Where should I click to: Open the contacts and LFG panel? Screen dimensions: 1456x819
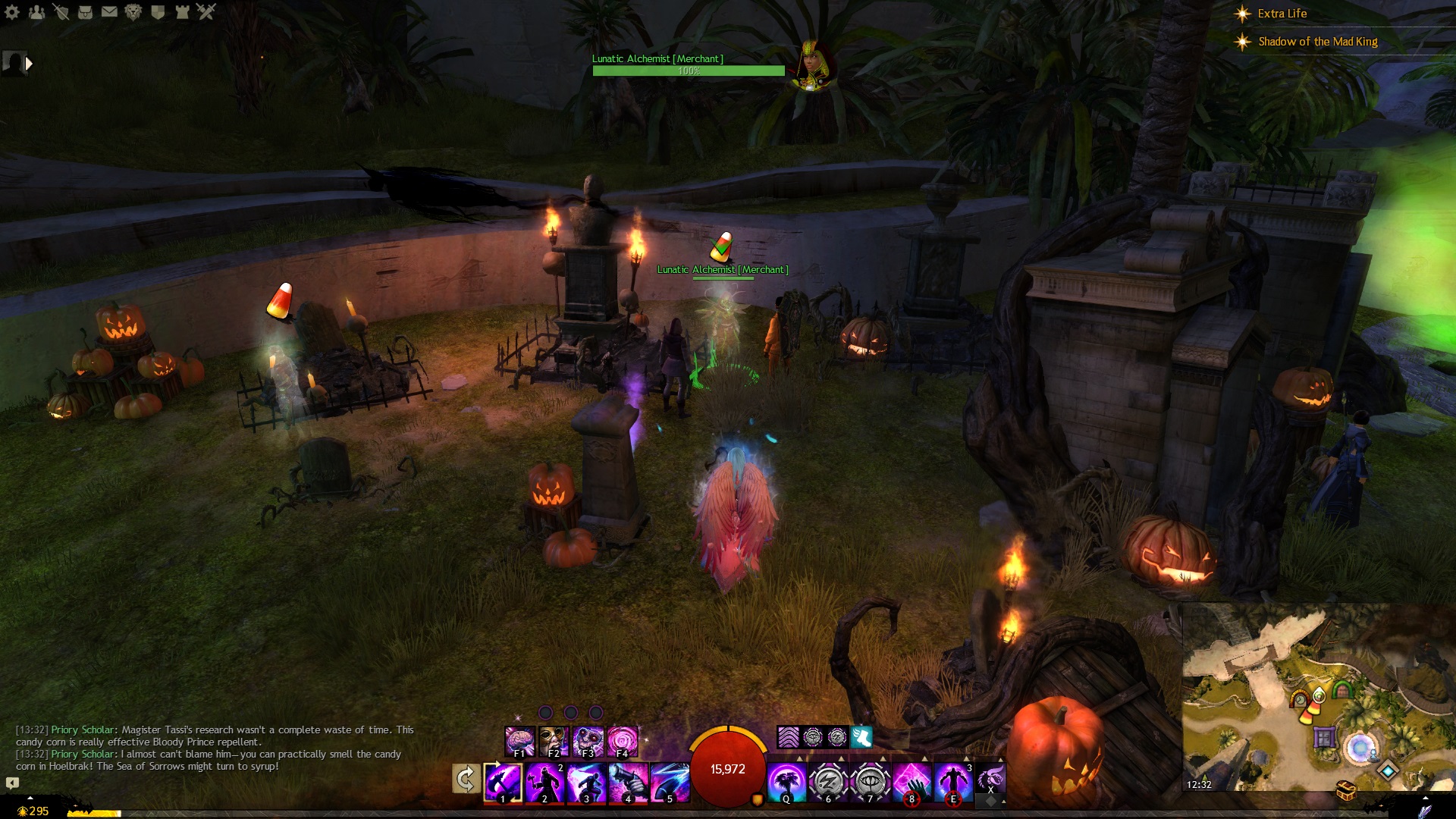pos(36,12)
